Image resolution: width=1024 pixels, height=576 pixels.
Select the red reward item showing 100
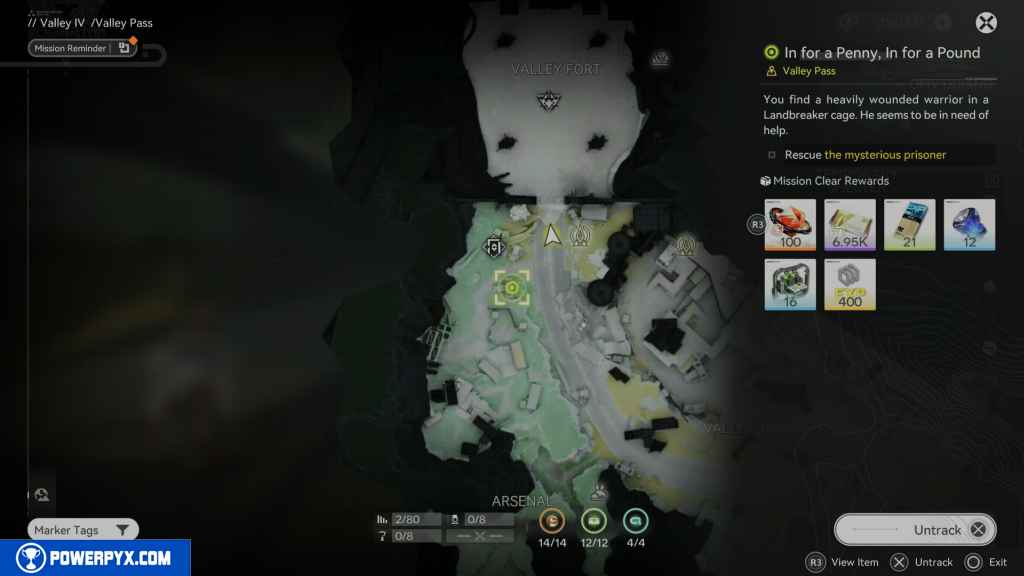(790, 224)
